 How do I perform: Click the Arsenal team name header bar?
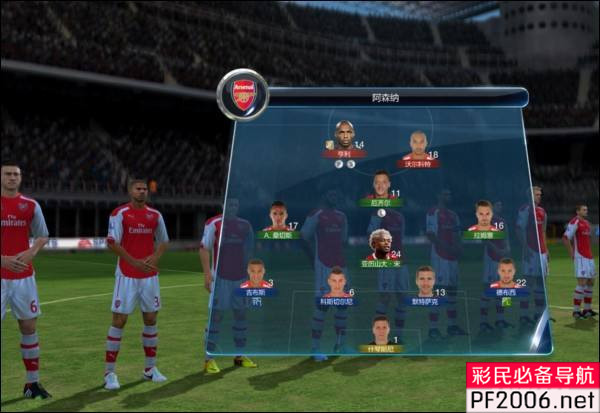point(390,98)
